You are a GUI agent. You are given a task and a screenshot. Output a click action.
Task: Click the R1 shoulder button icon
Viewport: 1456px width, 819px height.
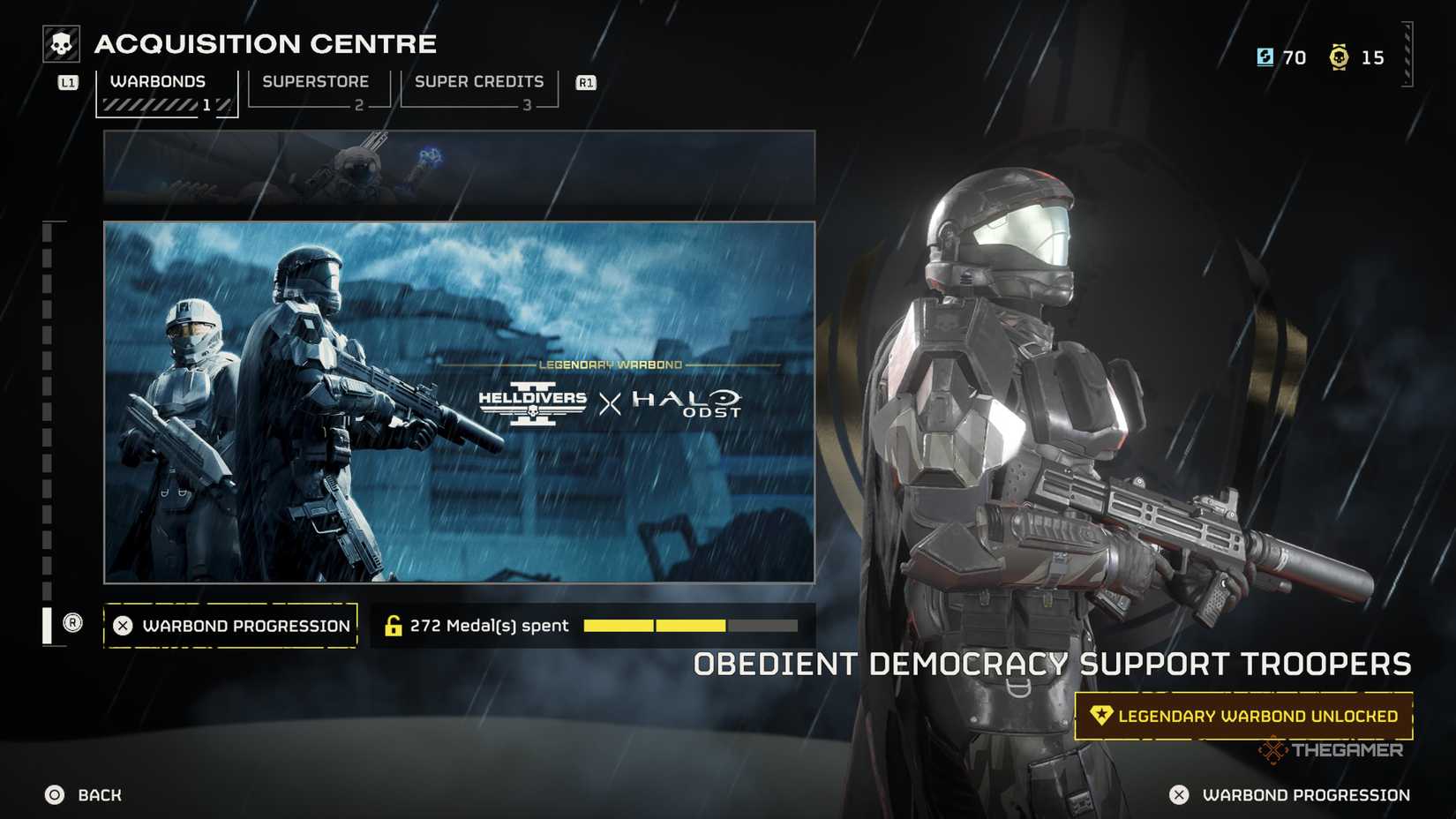click(585, 81)
